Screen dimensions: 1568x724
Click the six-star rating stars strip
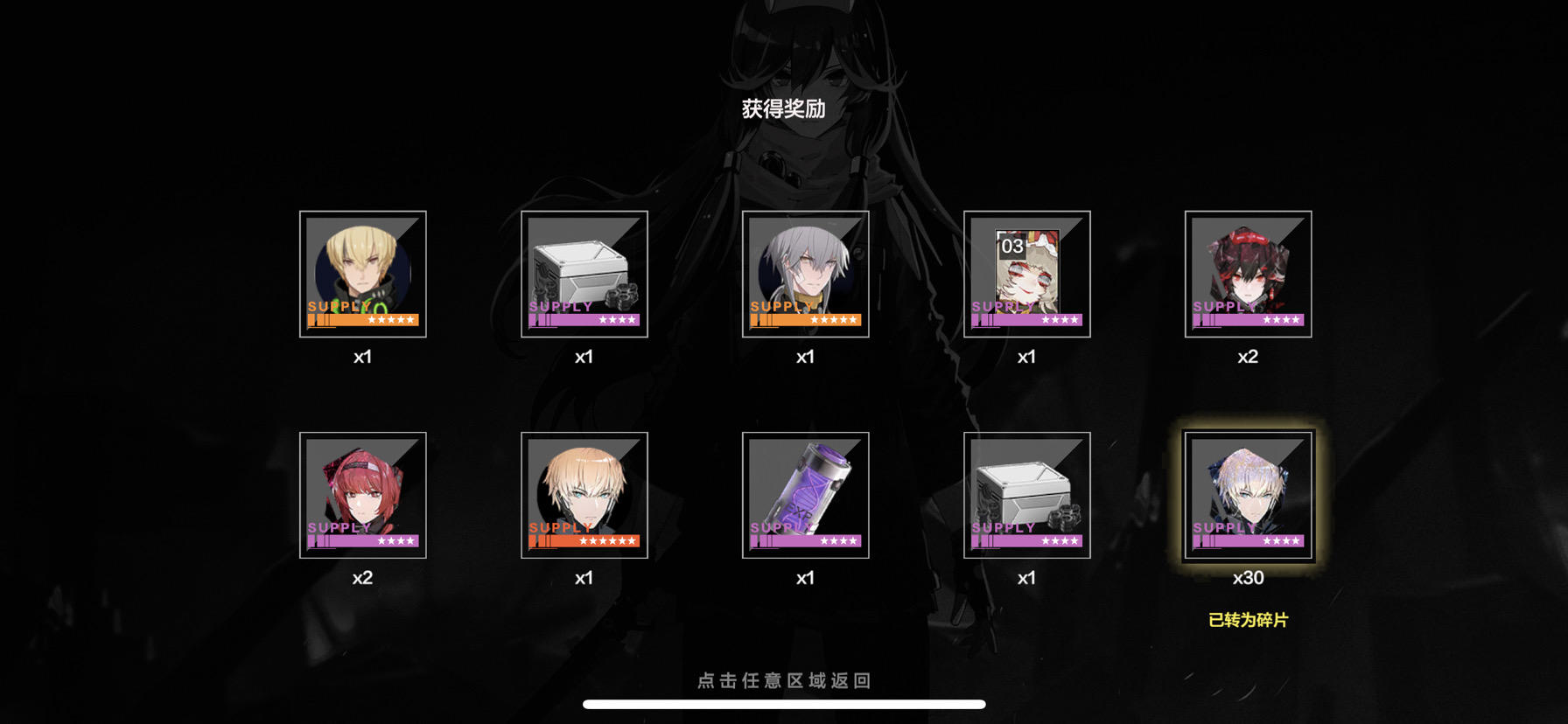[x=610, y=540]
